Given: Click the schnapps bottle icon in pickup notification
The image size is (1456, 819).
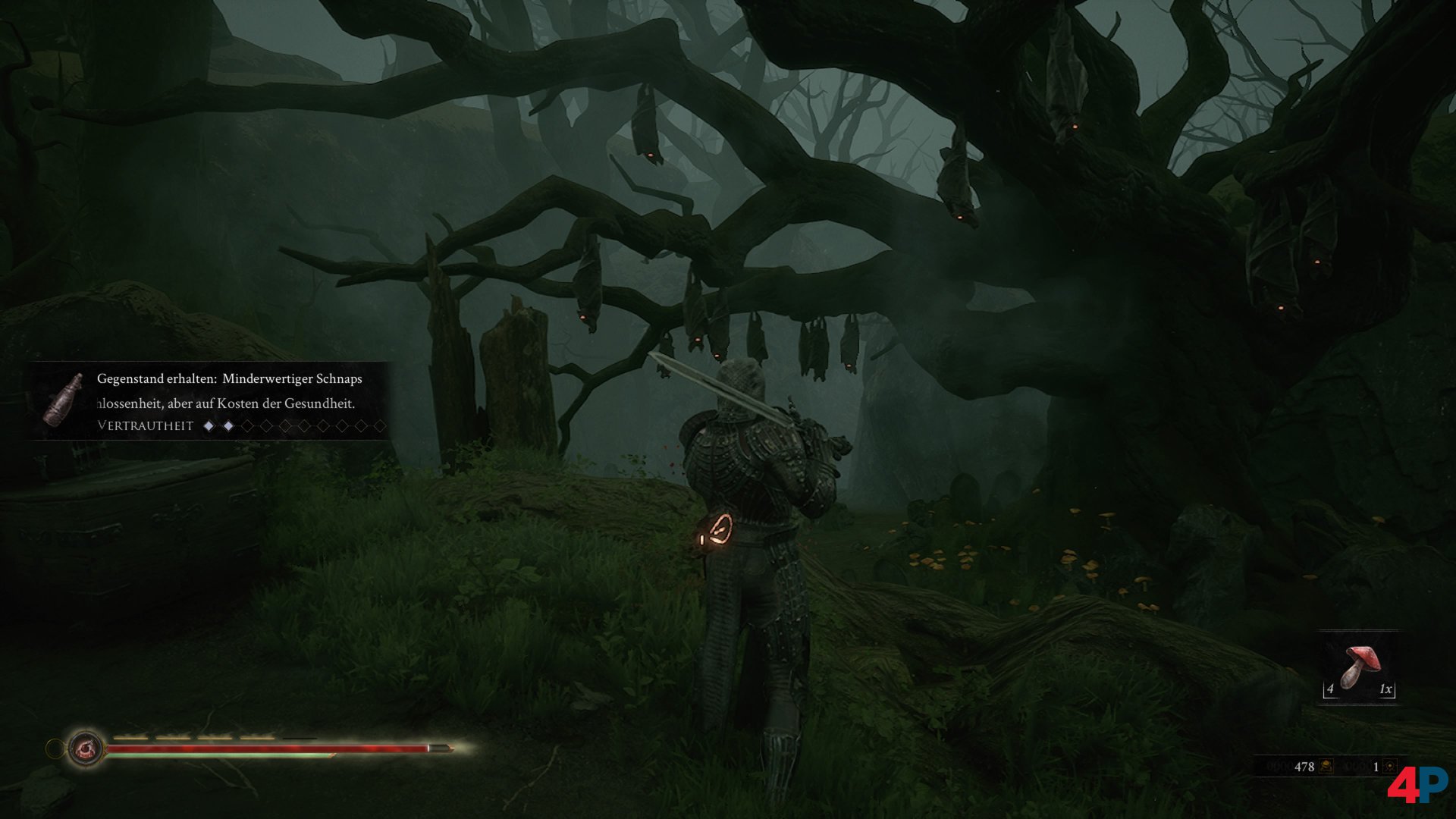Looking at the screenshot, I should pos(64,399).
